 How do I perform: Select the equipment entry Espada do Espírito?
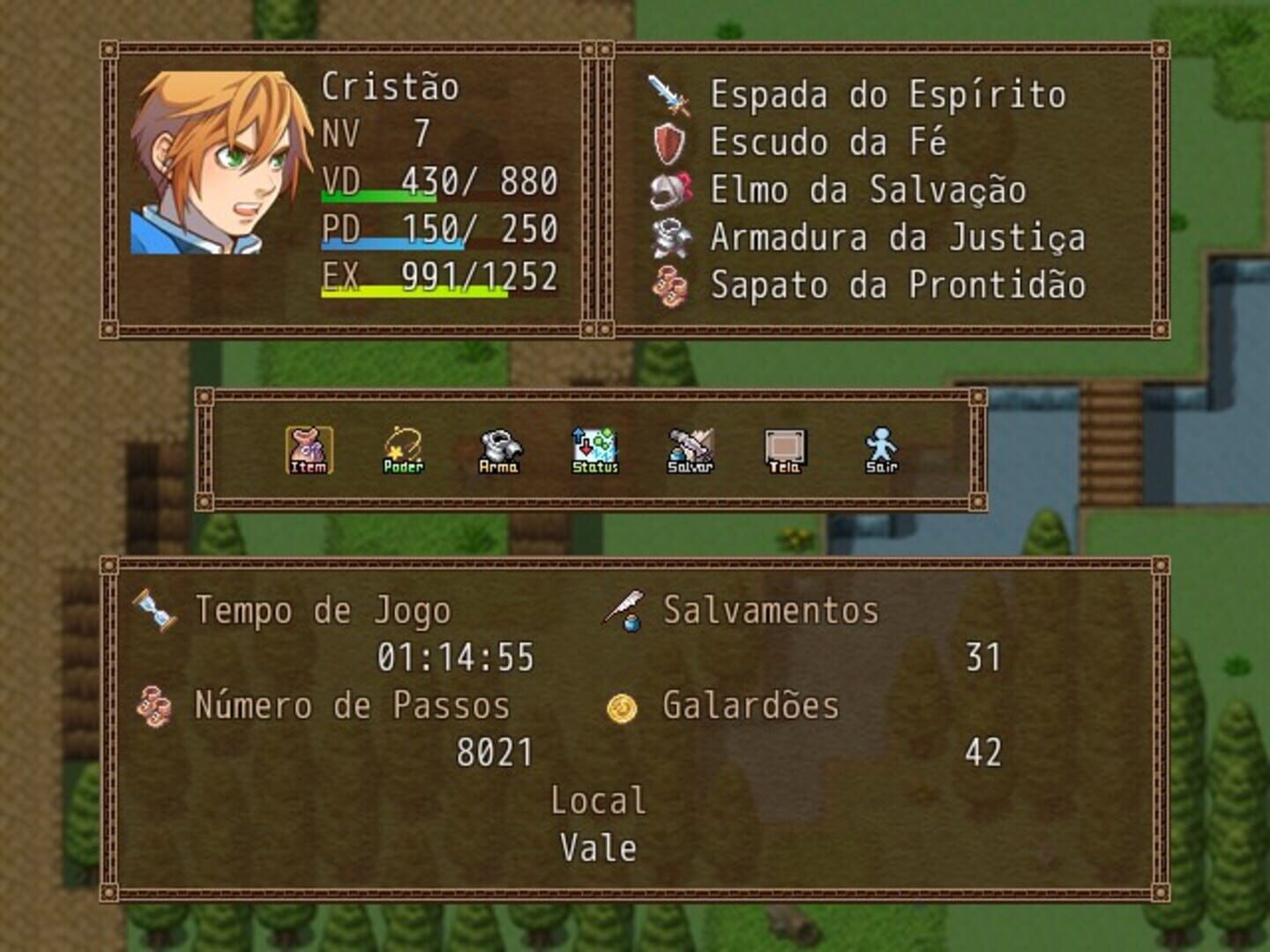(x=888, y=97)
